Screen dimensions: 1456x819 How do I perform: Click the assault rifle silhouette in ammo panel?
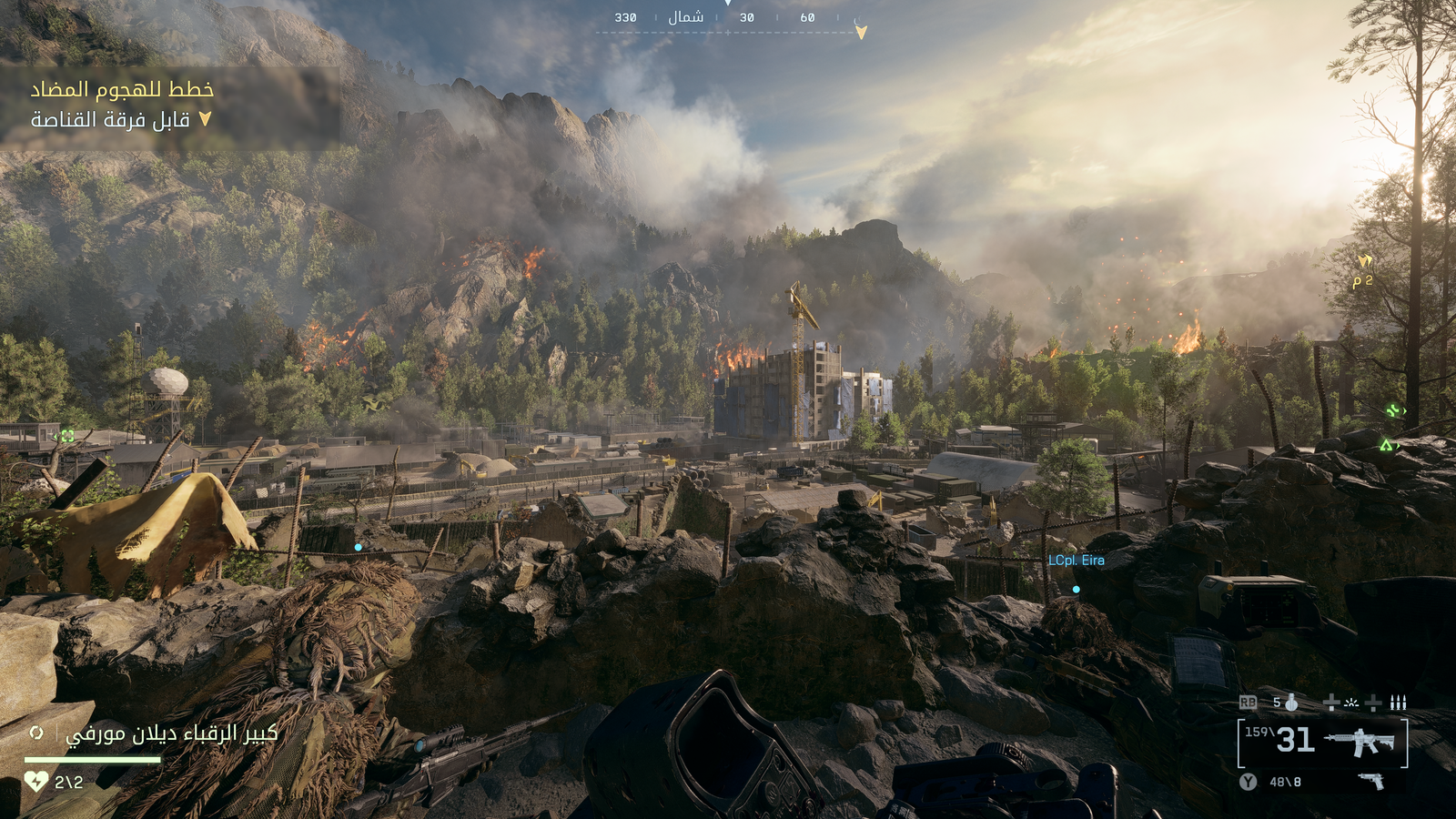(1360, 742)
